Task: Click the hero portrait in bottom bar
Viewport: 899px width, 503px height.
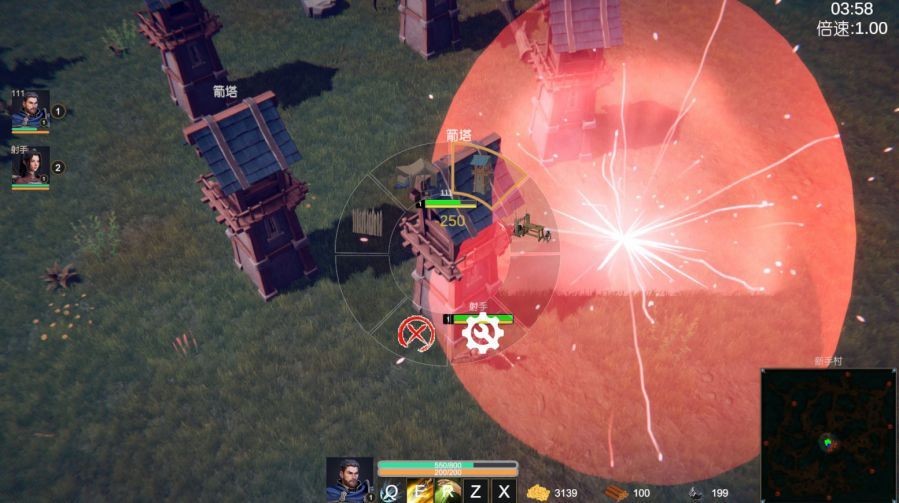Action: click(348, 478)
